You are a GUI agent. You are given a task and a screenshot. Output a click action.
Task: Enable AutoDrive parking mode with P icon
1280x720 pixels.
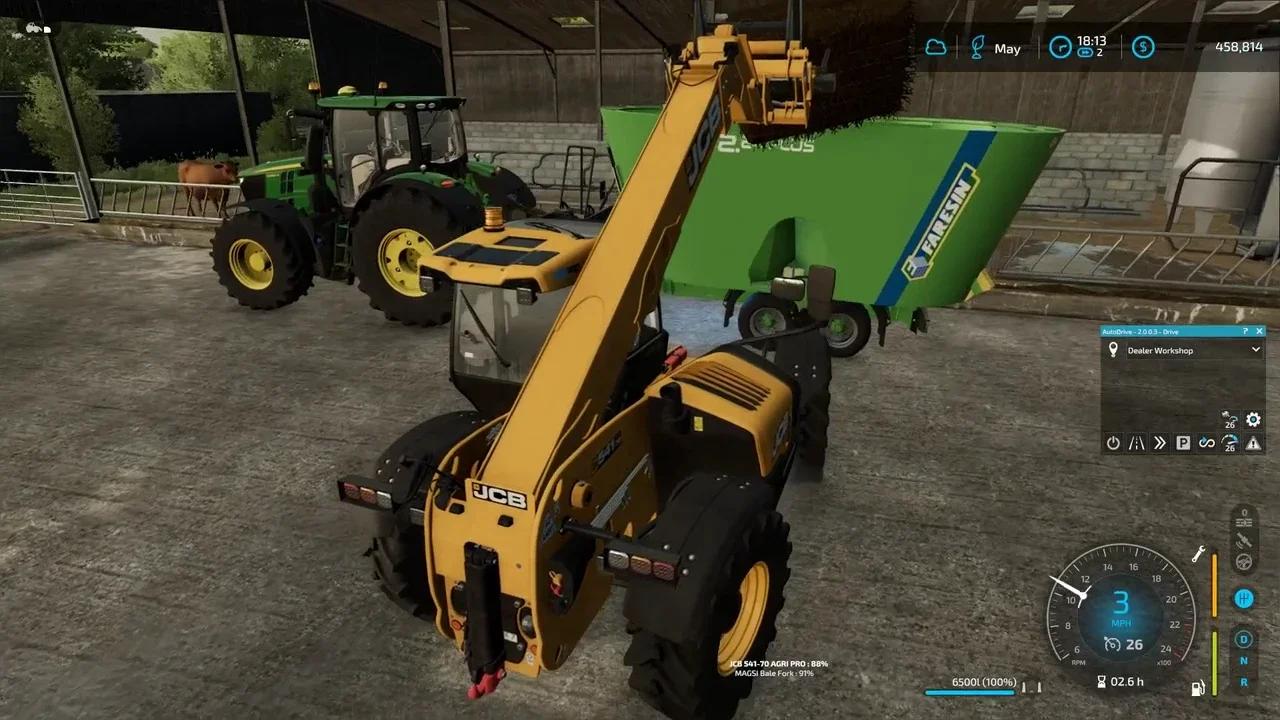pos(1183,442)
